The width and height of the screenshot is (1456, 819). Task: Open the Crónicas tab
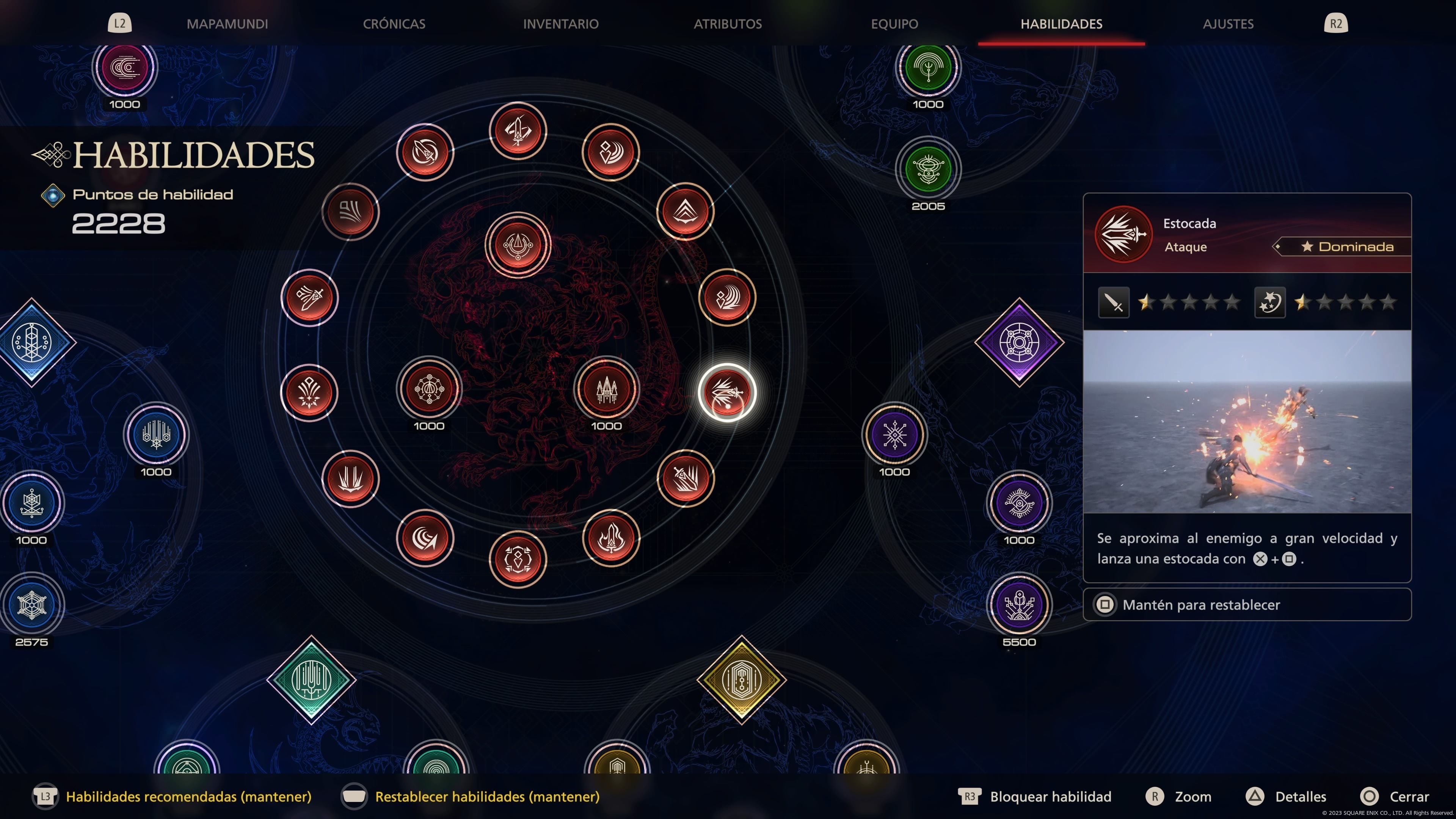click(394, 24)
